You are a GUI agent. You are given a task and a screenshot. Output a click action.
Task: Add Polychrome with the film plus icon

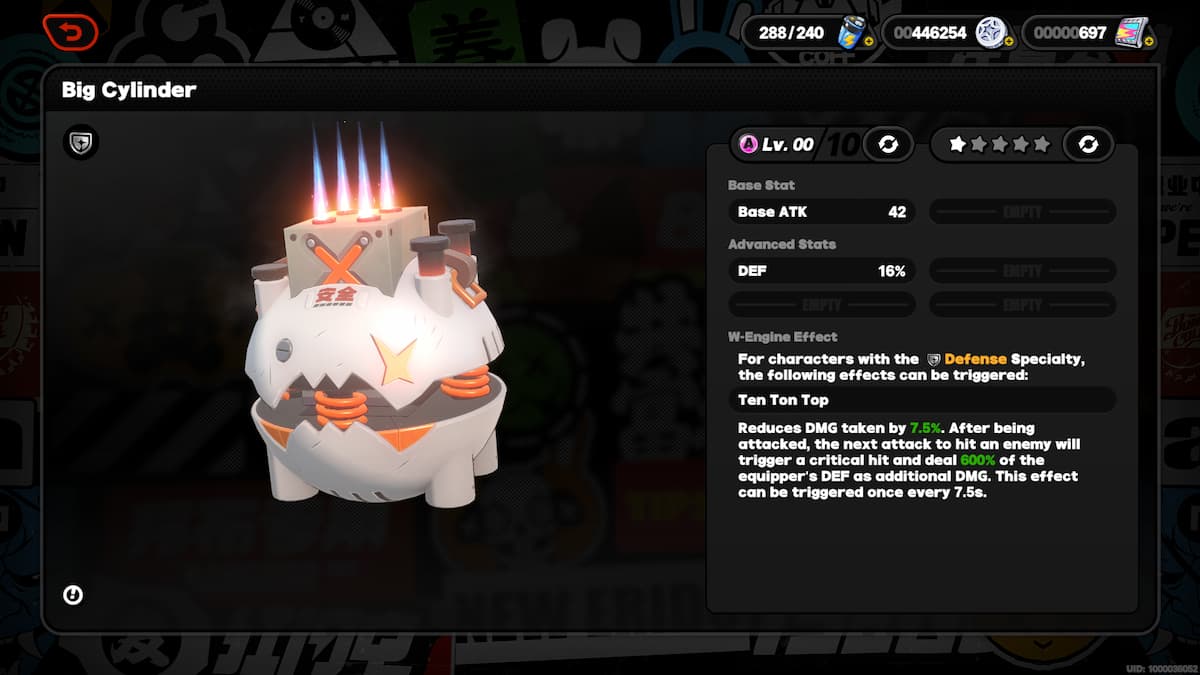1149,41
